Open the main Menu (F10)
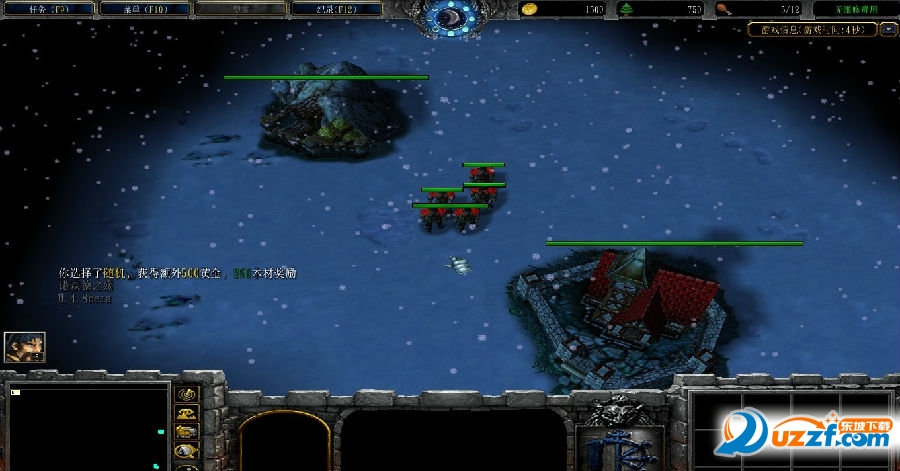The height and width of the screenshot is (471, 900). click(142, 8)
